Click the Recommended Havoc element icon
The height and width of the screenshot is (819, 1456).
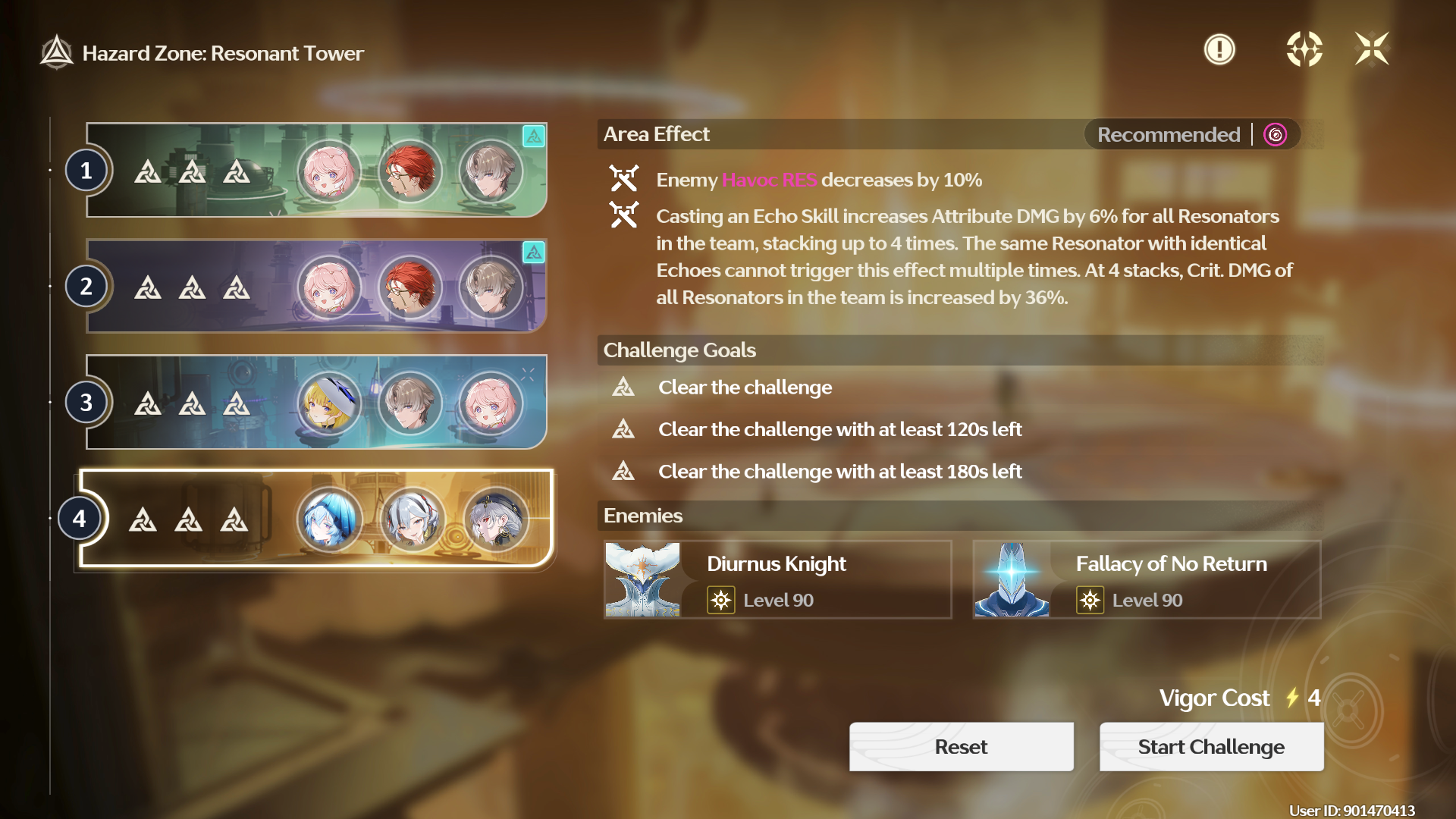pos(1276,135)
